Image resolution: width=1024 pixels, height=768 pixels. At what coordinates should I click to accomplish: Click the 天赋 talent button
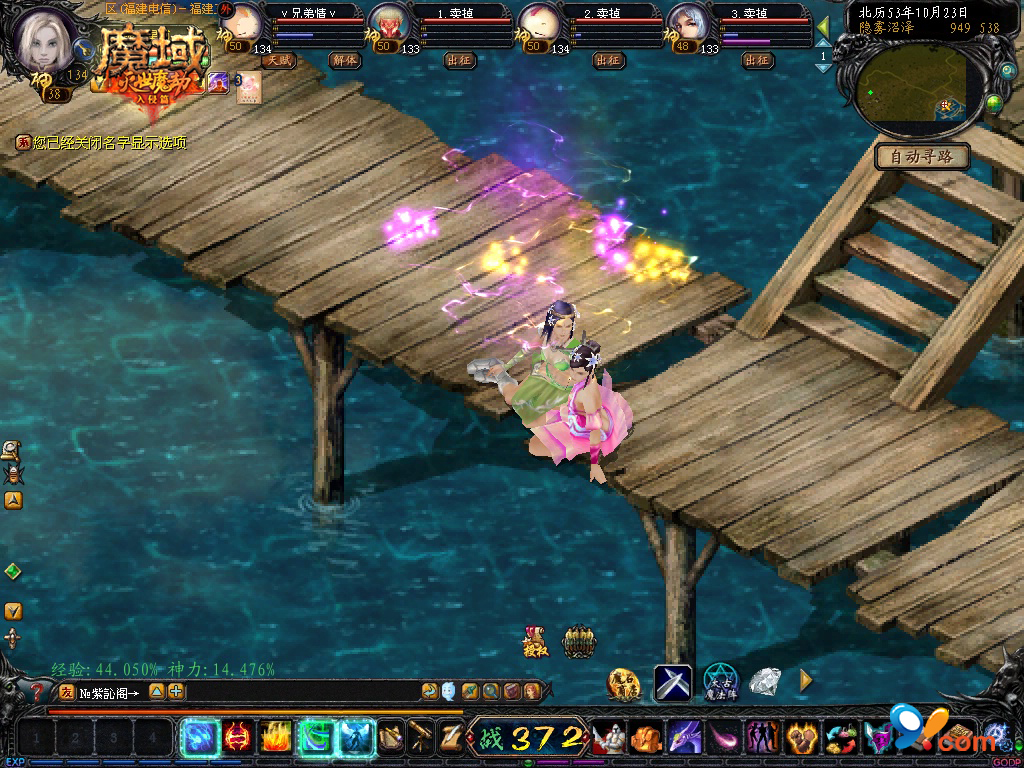click(280, 60)
